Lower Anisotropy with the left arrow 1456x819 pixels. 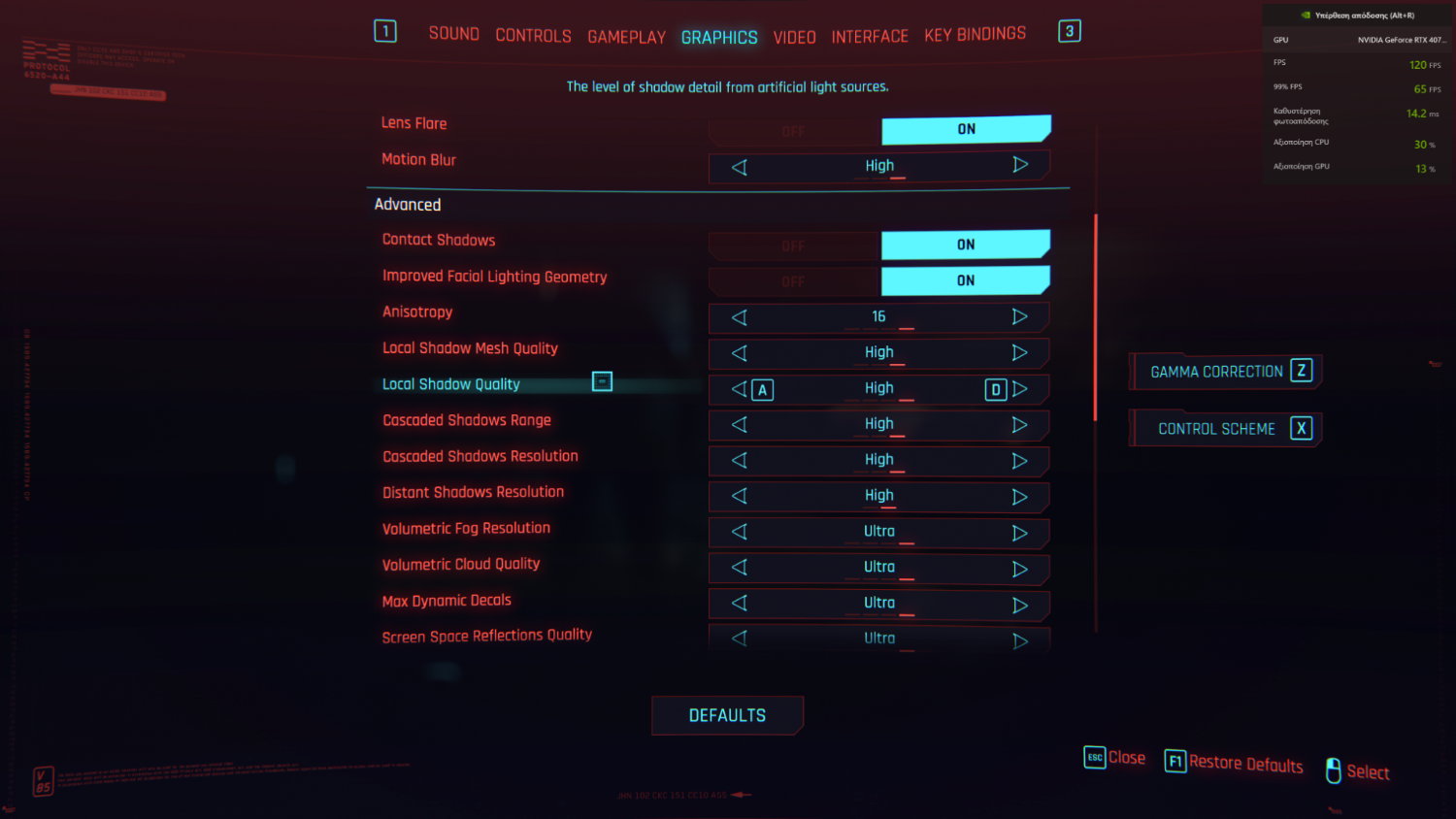coord(740,317)
